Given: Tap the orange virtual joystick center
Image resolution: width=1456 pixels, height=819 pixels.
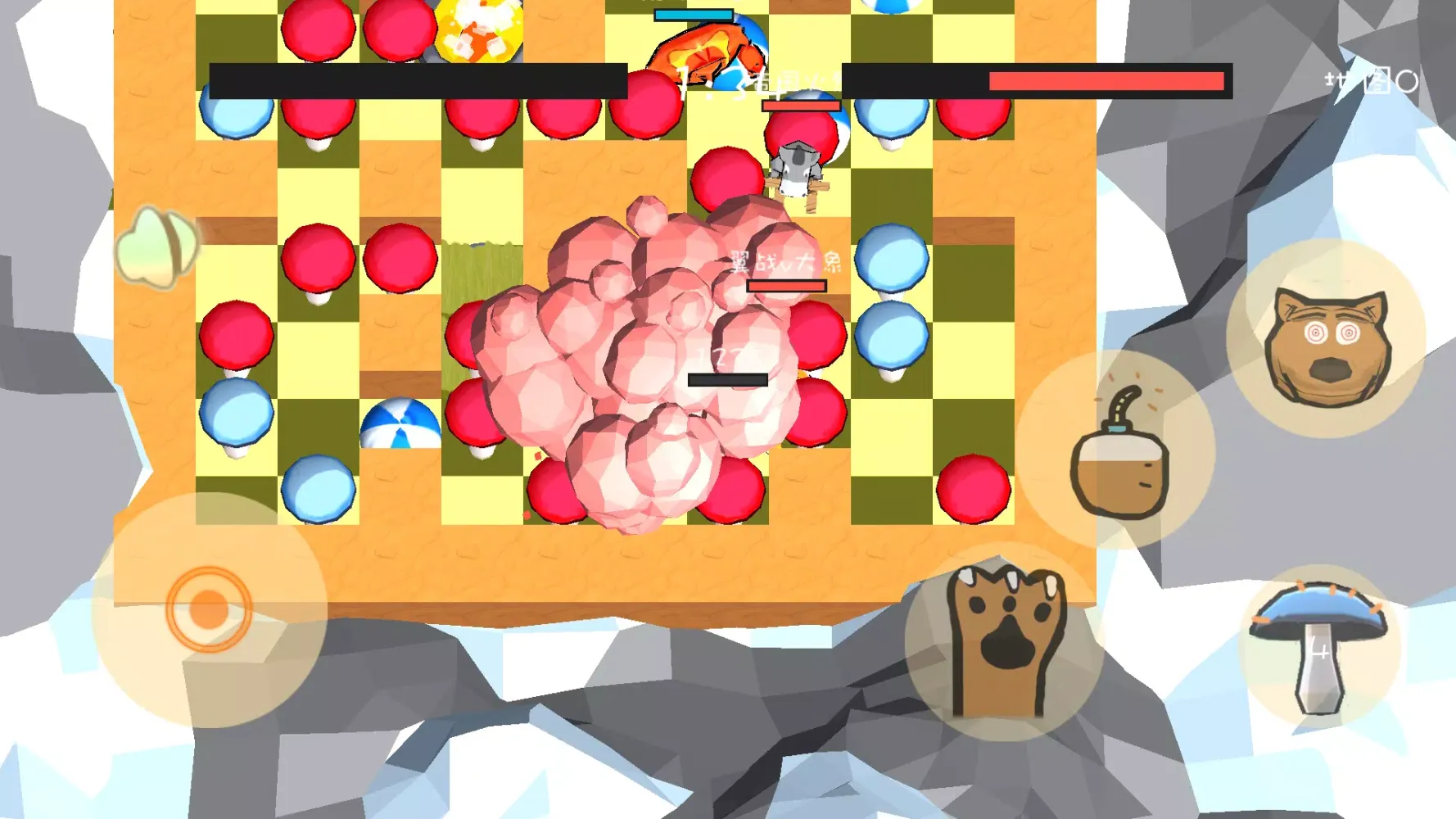Looking at the screenshot, I should (209, 610).
